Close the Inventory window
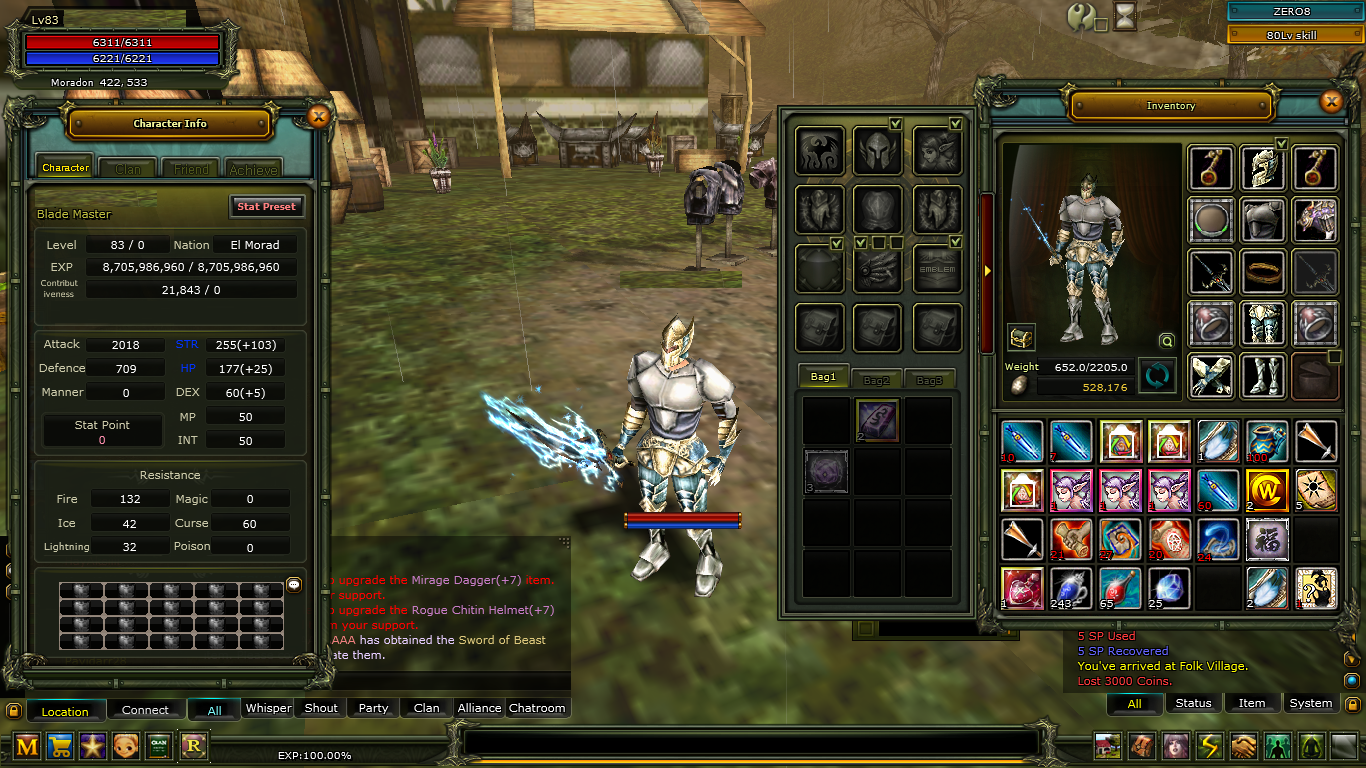Screen dimensions: 1366x768 pyautogui.click(x=1331, y=101)
